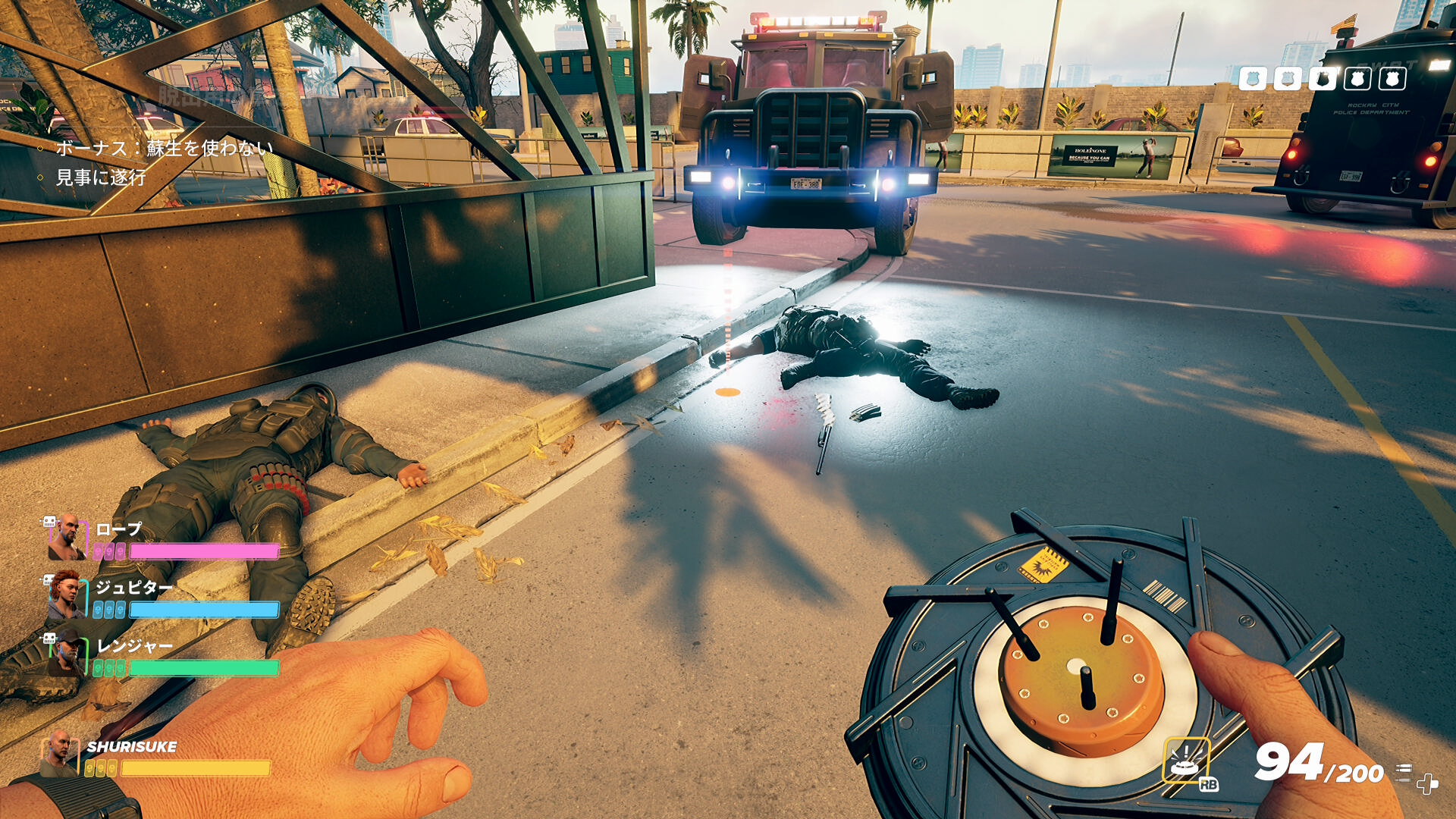The image size is (1456, 819).
Task: Click the 見事に遂行 objective entry
Action: (x=101, y=177)
